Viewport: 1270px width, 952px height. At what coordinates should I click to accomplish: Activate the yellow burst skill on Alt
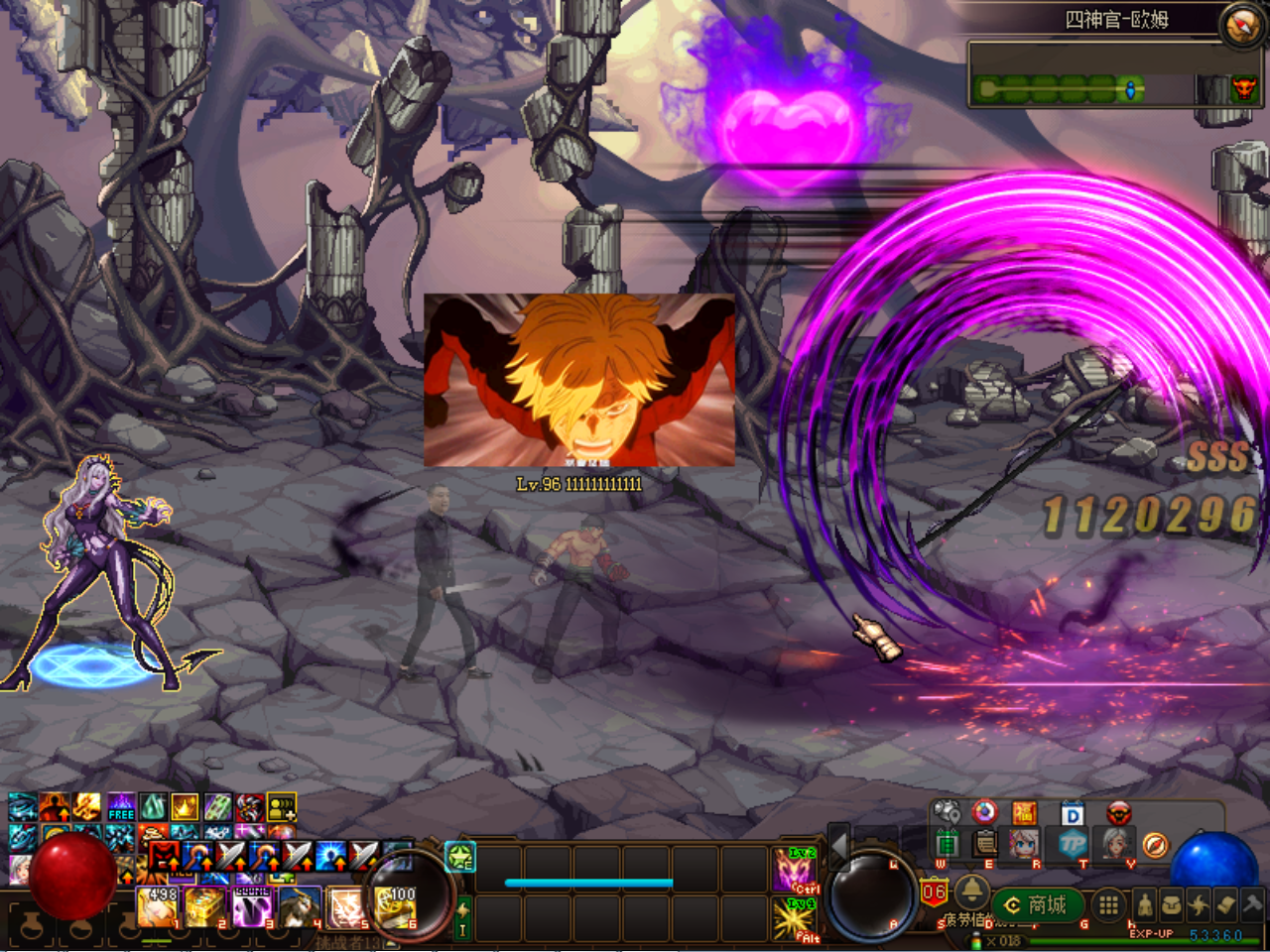[796, 919]
